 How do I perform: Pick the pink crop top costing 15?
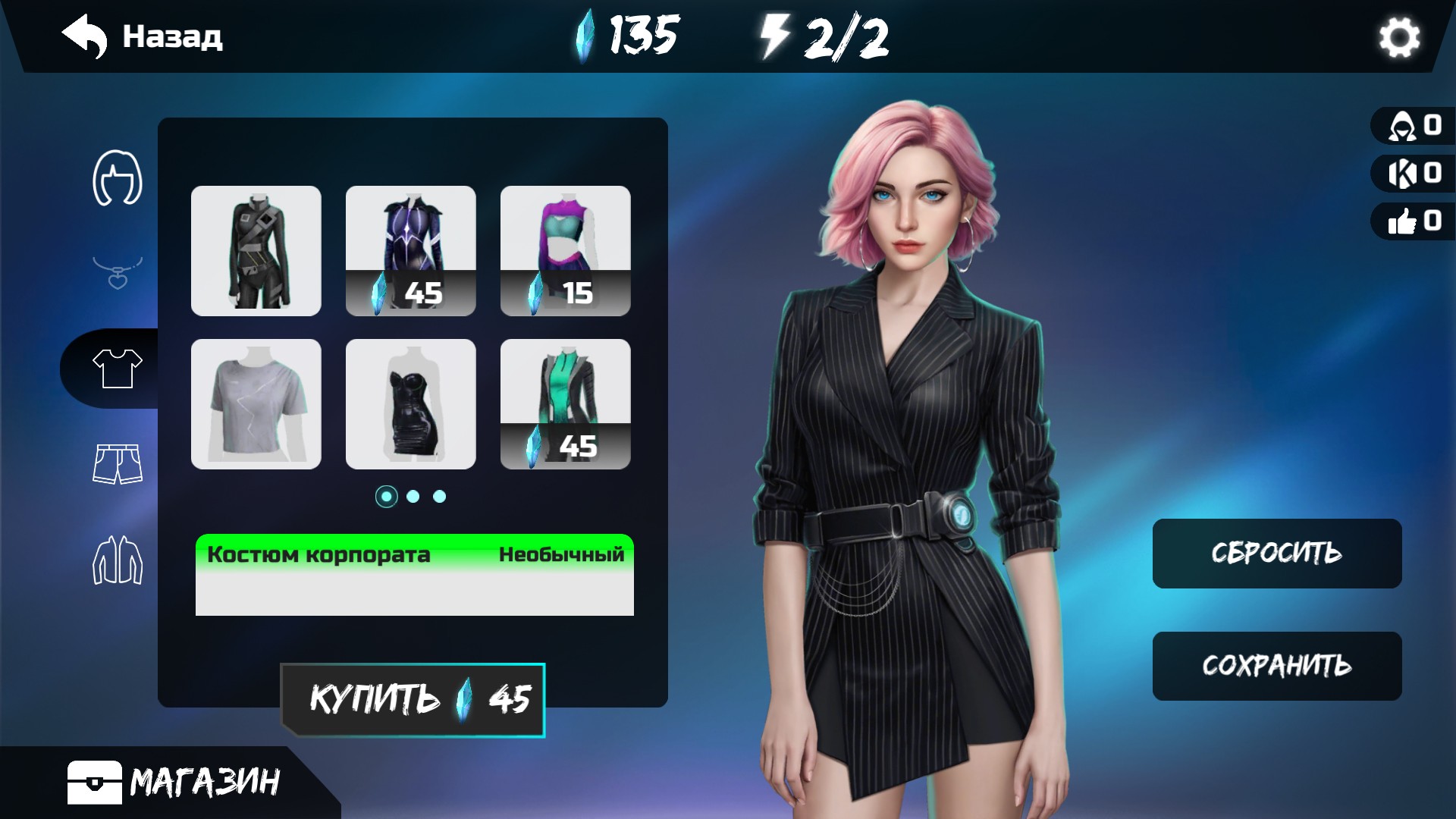pyautogui.click(x=566, y=251)
